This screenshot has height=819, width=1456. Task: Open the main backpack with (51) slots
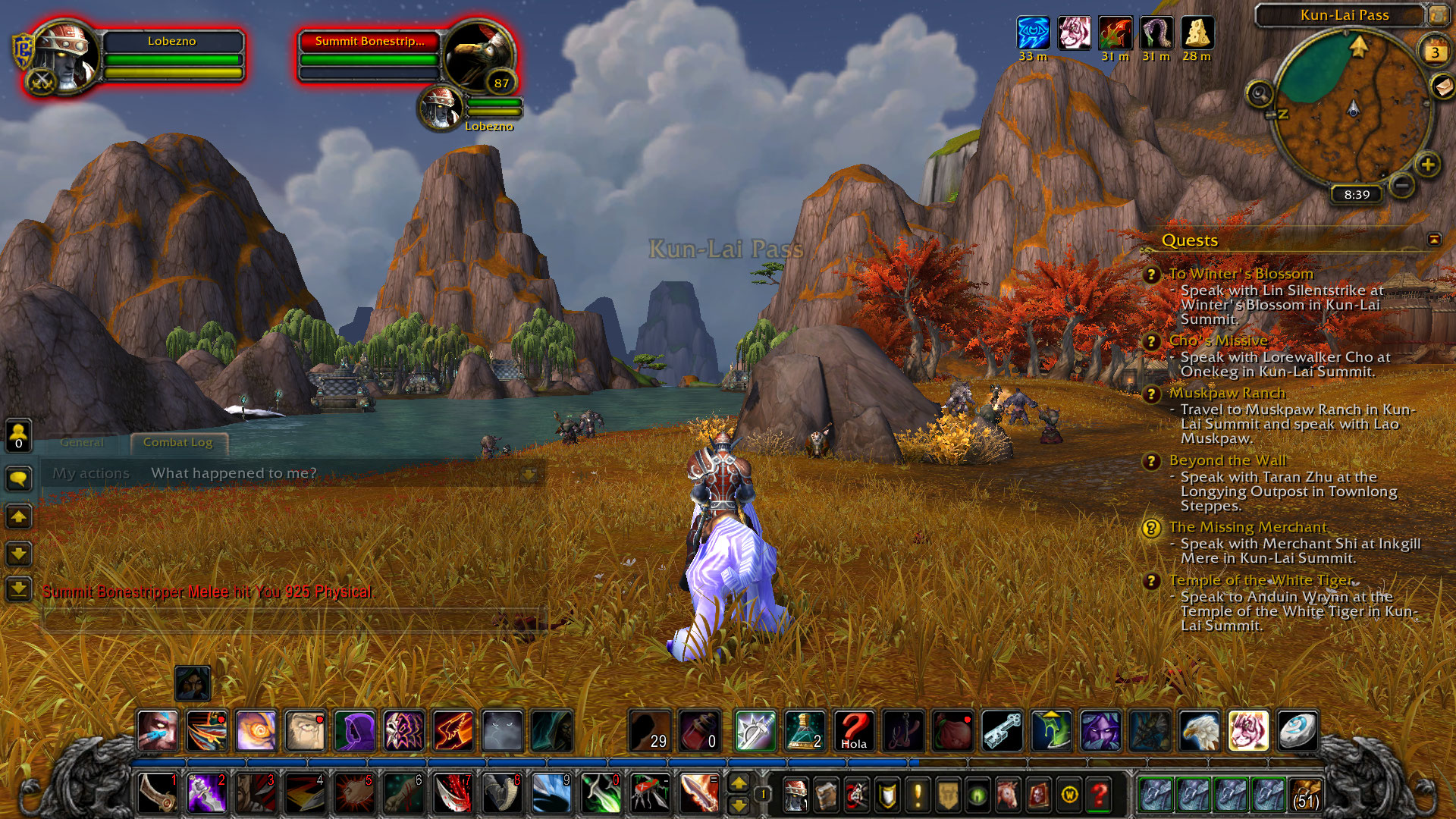[1305, 794]
